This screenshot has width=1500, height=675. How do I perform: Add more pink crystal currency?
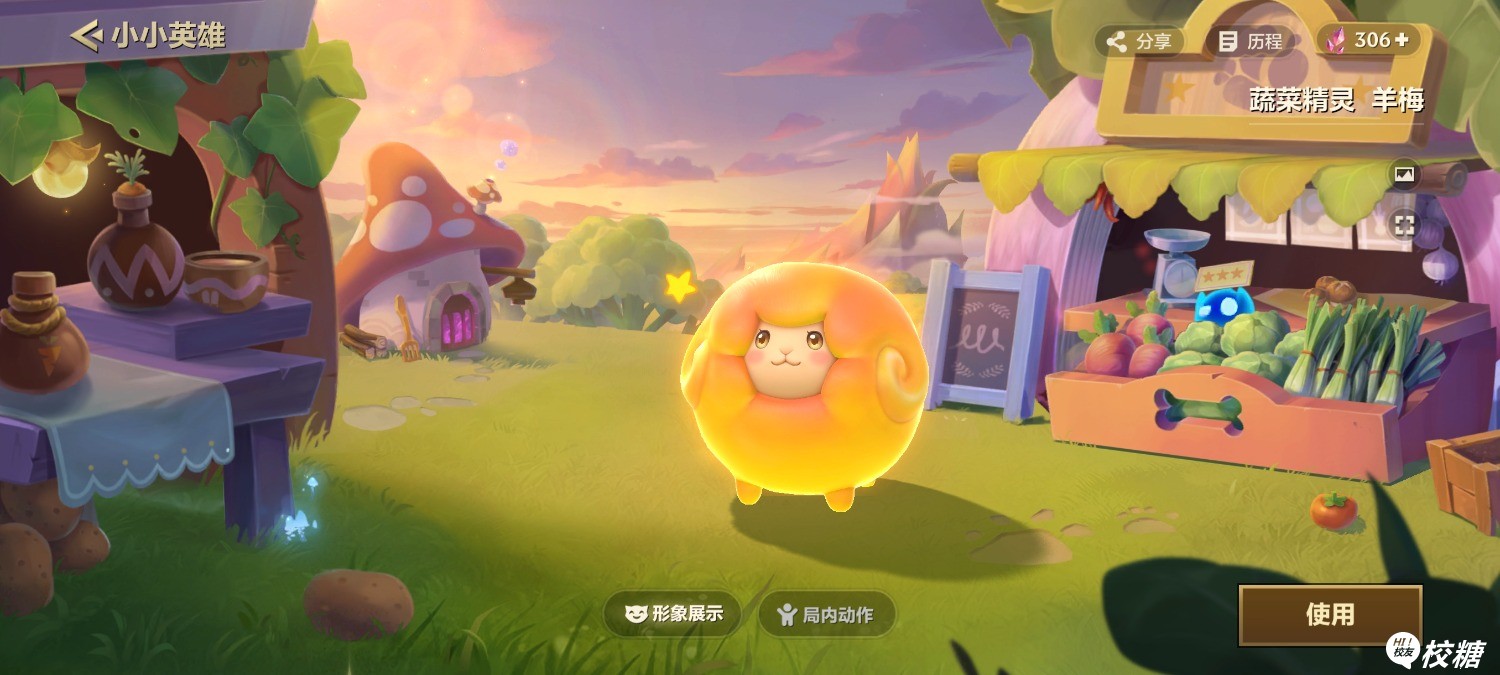coord(1401,40)
